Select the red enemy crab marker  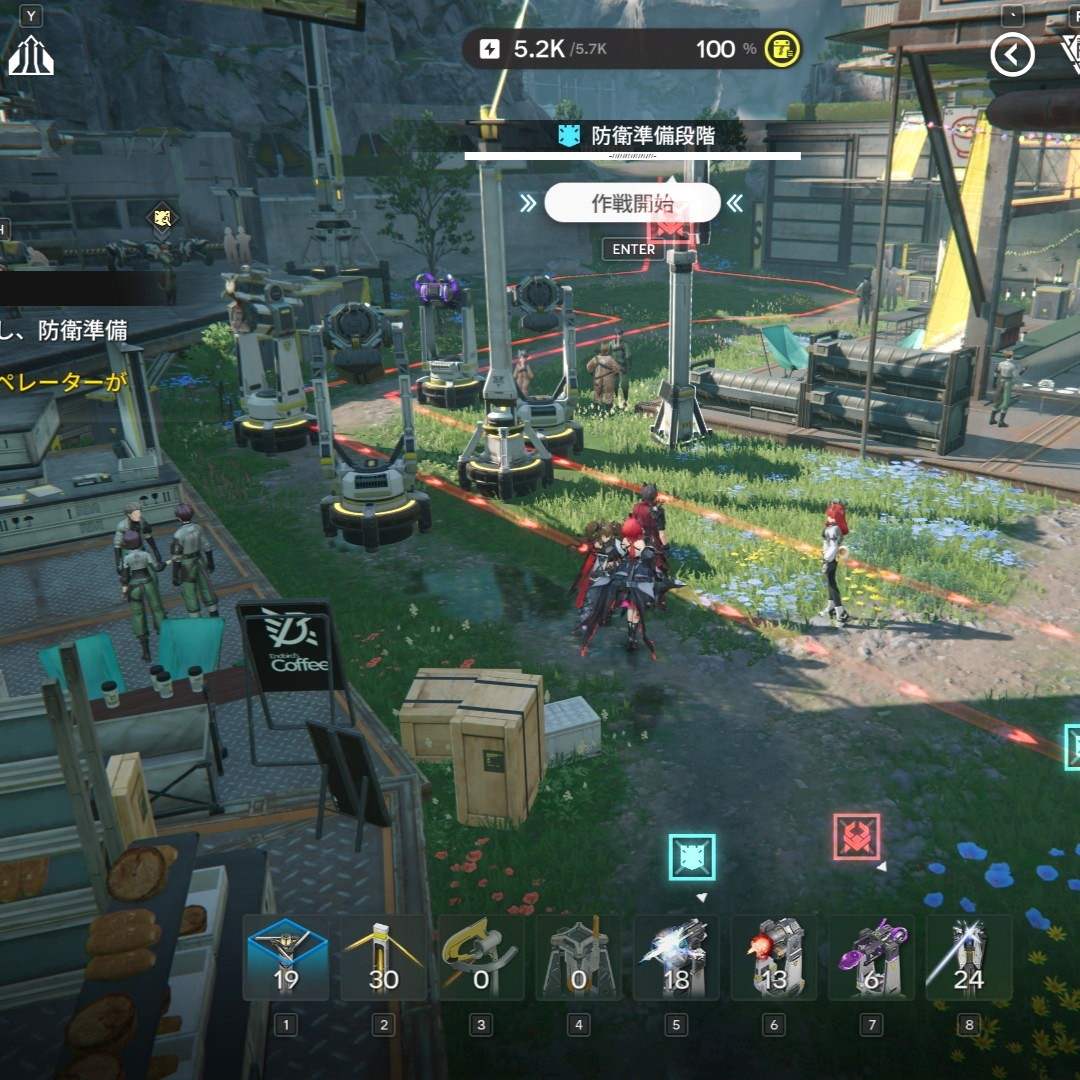coord(856,837)
